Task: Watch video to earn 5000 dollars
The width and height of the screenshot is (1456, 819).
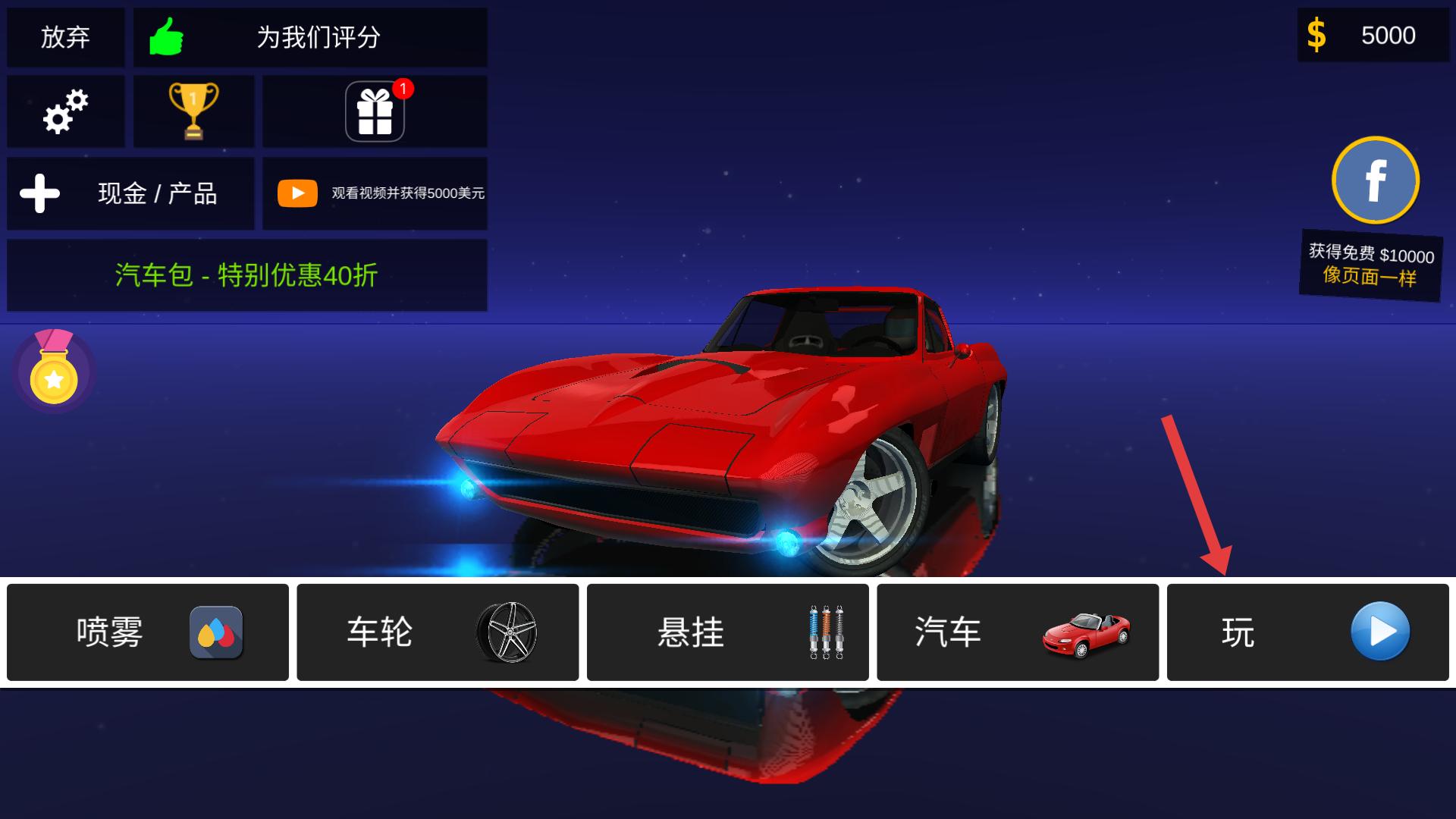Action: [375, 193]
